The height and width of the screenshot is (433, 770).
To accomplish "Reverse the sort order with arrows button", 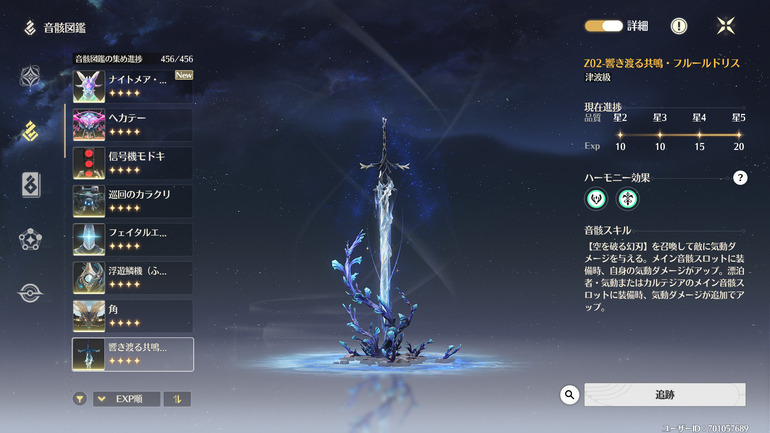I will [x=177, y=399].
